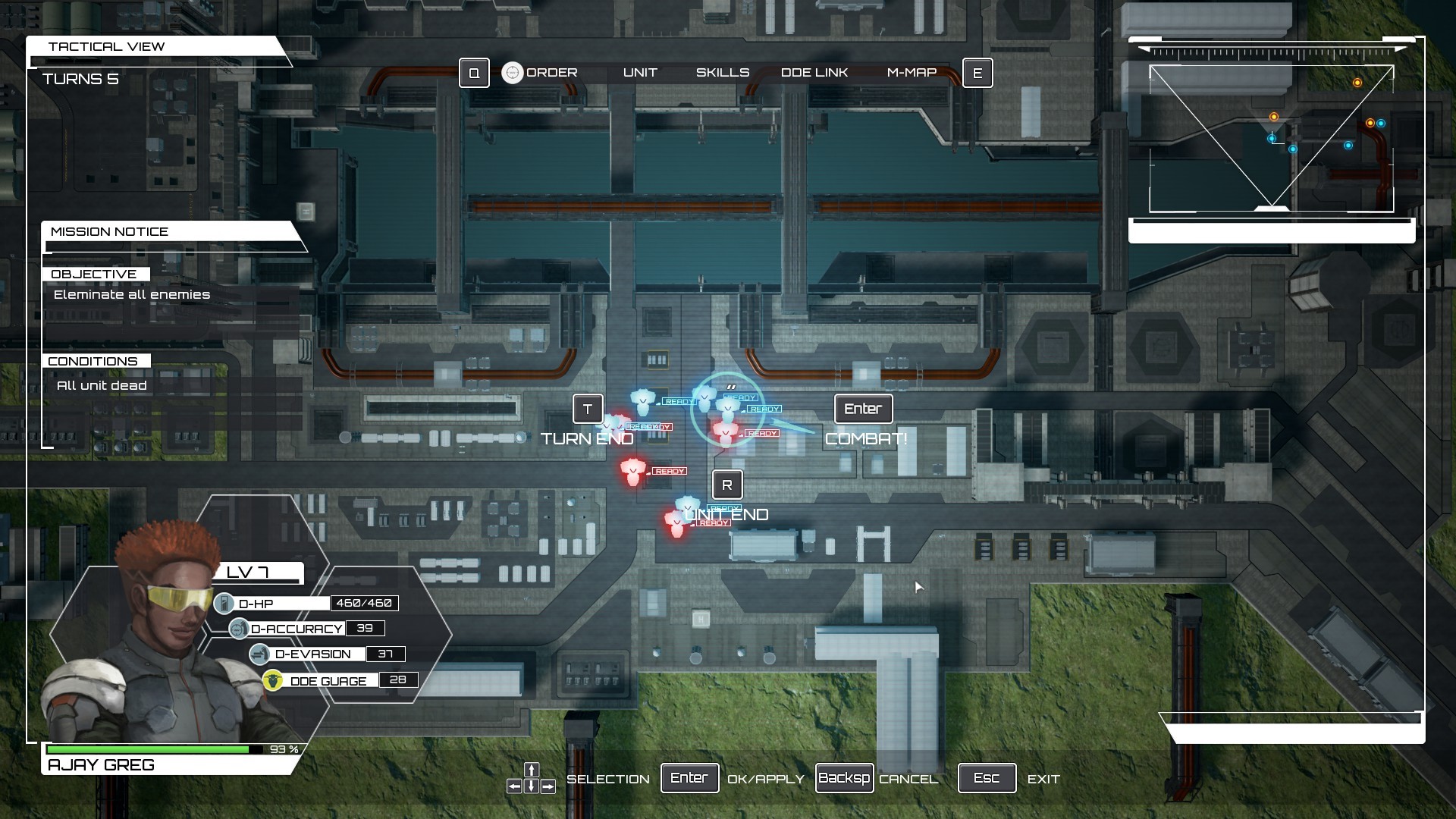Click the DDE GUAGE stat icon
This screenshot has height=819, width=1456.
click(275, 679)
